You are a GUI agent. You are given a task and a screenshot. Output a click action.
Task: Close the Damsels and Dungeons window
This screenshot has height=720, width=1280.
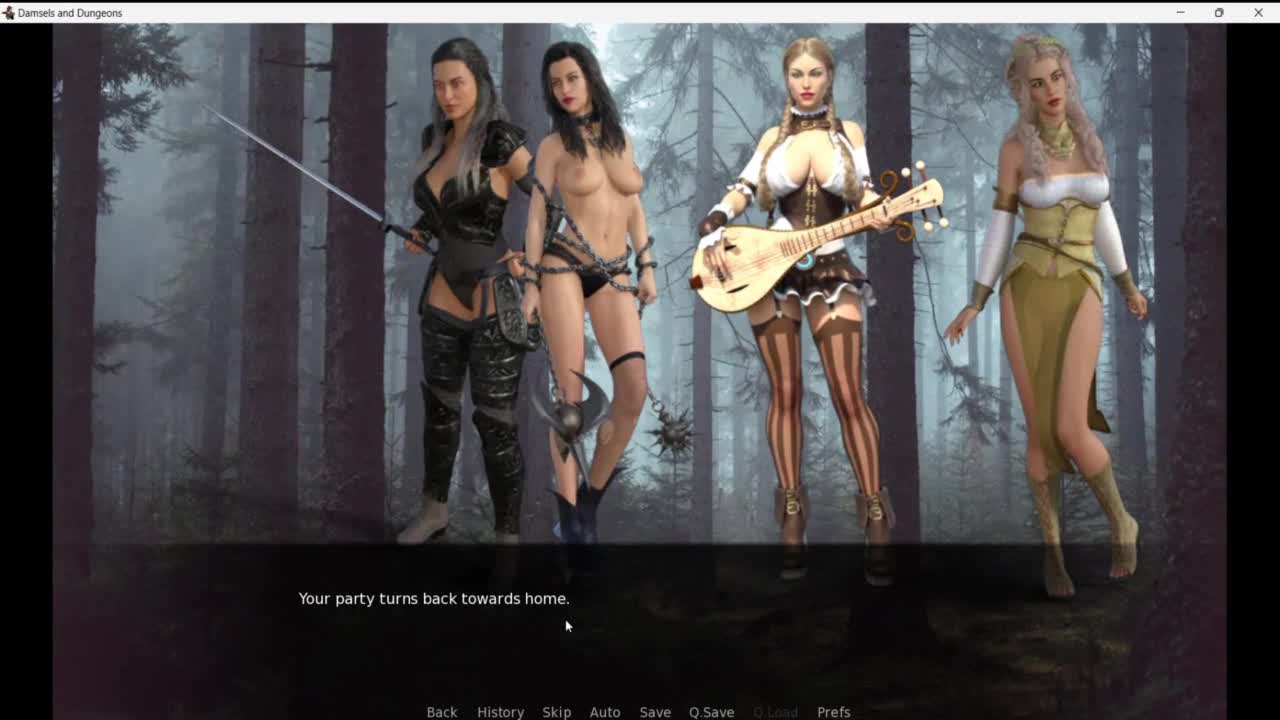(x=1258, y=12)
